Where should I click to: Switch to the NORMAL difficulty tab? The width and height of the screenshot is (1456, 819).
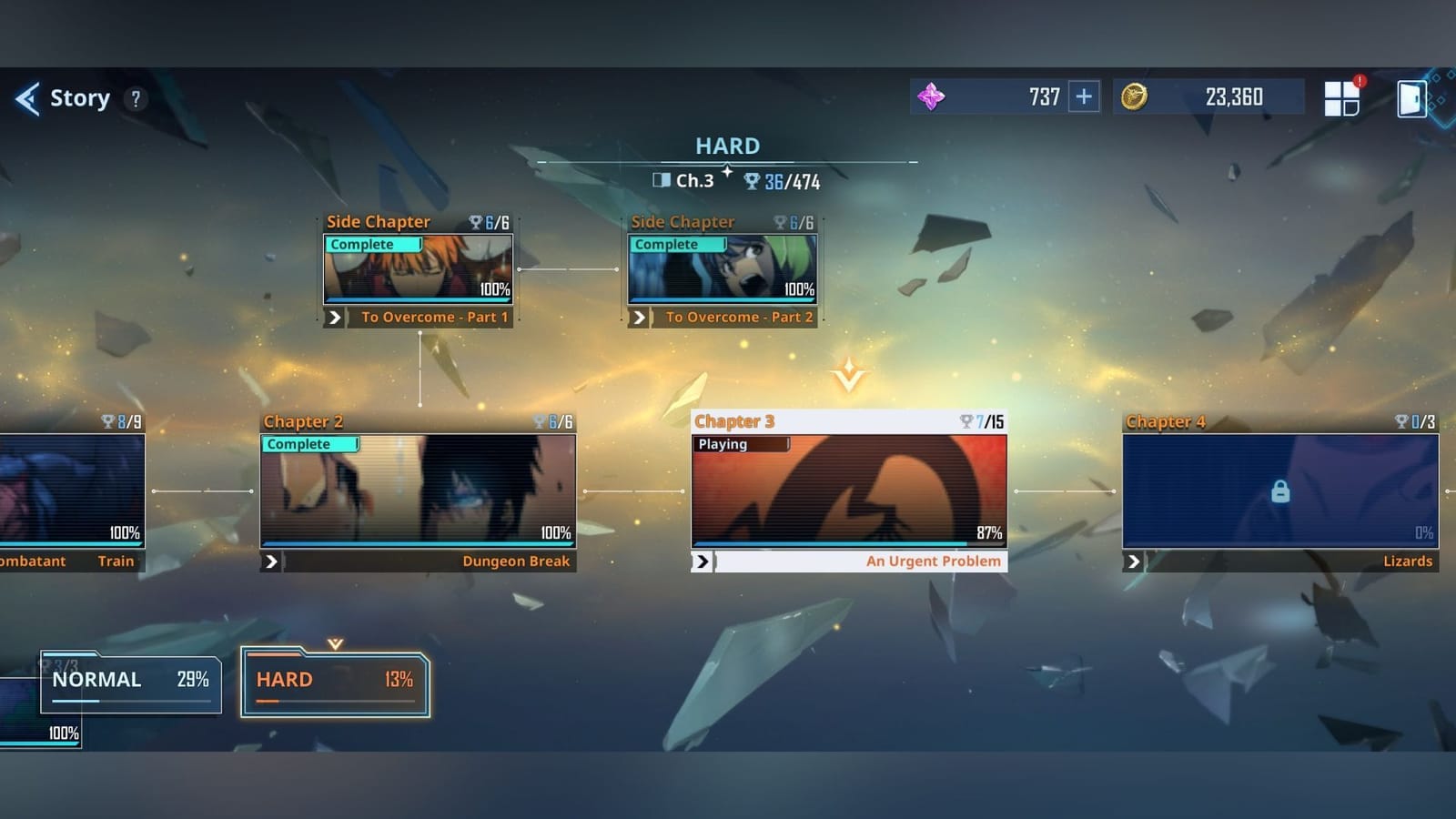click(x=130, y=680)
